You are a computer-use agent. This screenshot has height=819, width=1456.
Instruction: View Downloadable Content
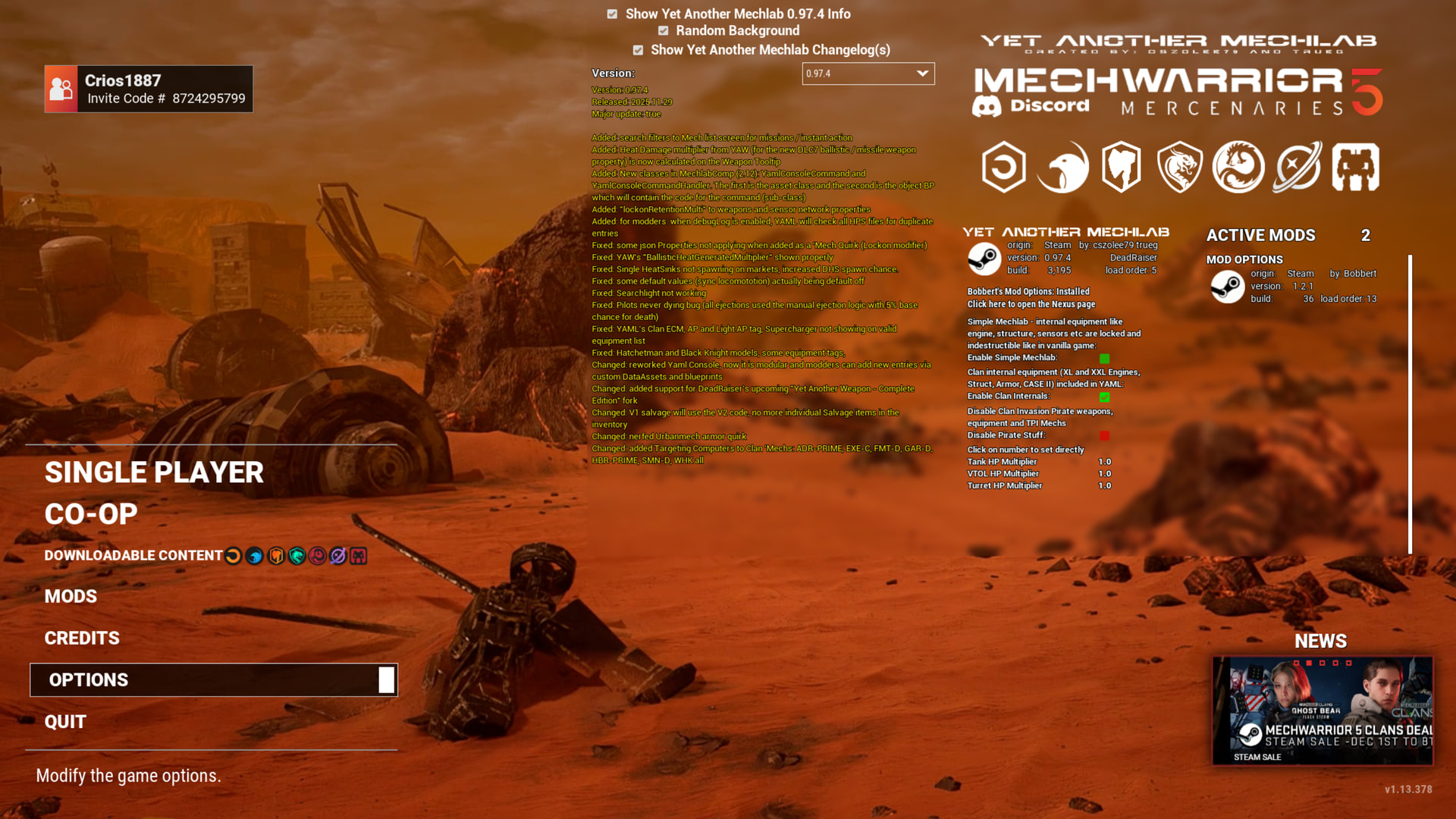[x=133, y=556]
